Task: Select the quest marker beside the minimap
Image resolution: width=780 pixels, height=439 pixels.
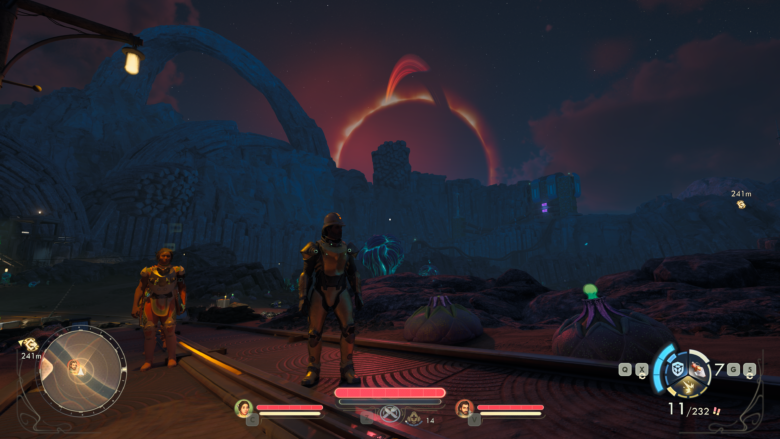Action: coord(28,343)
